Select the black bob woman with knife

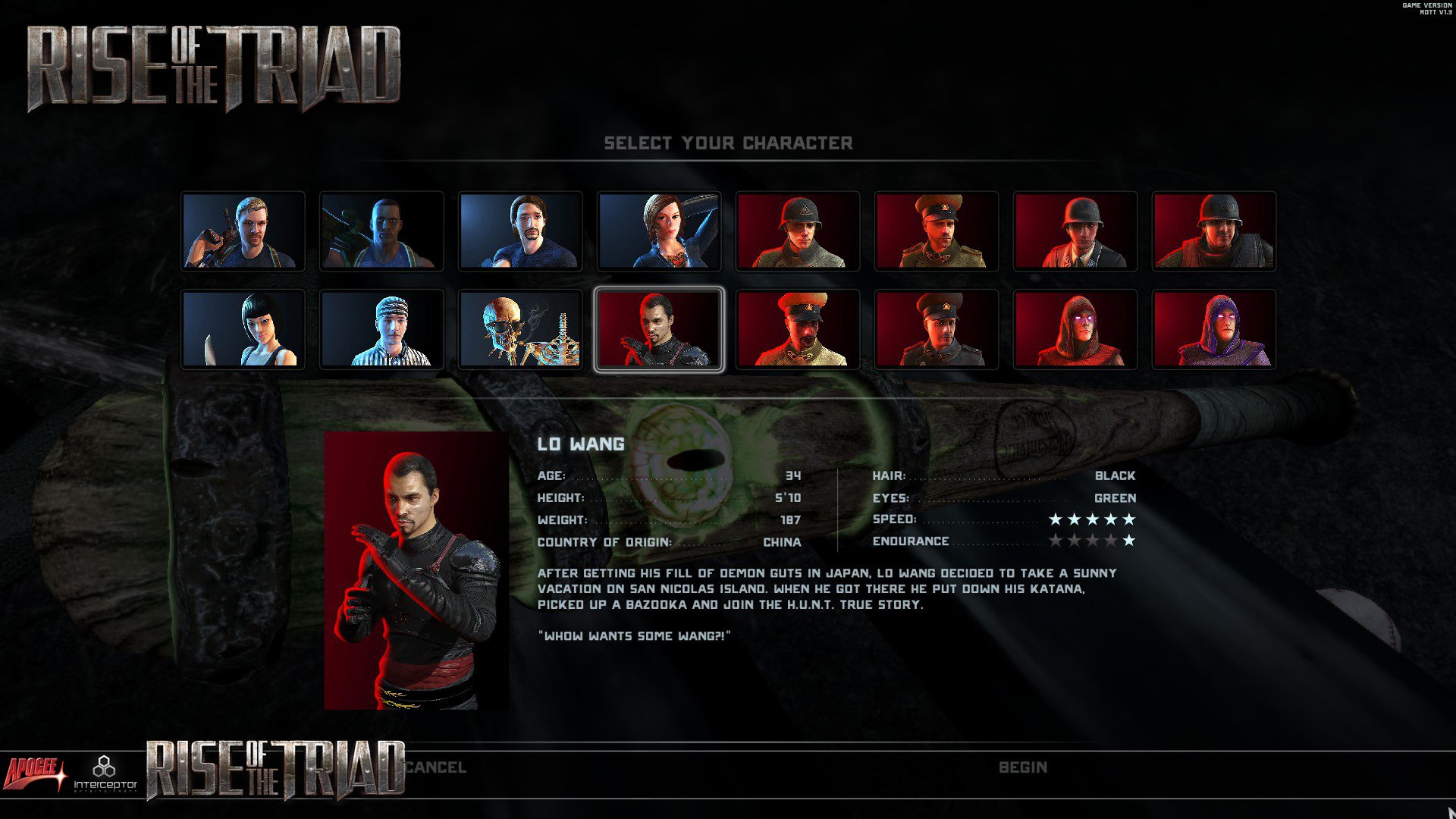click(243, 329)
